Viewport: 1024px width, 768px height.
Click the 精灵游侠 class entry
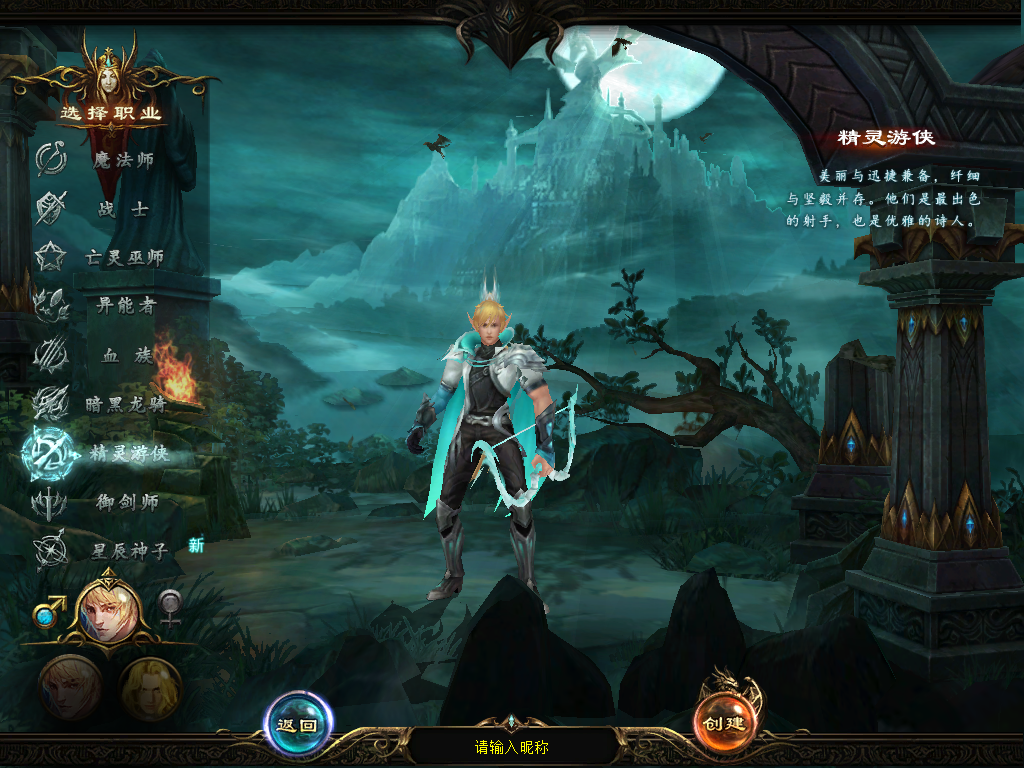click(127, 453)
